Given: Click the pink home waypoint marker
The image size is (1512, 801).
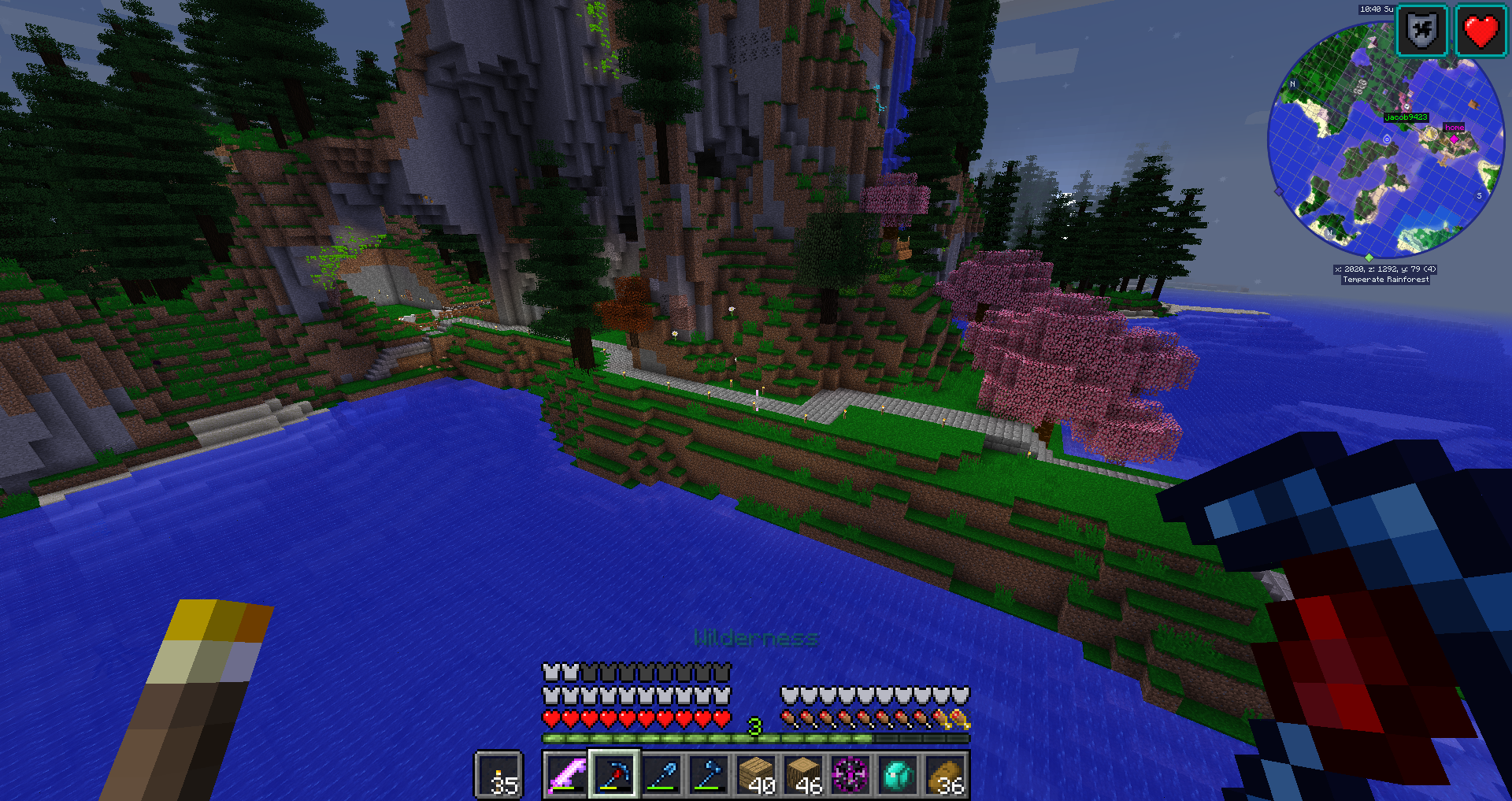Looking at the screenshot, I should [1454, 139].
